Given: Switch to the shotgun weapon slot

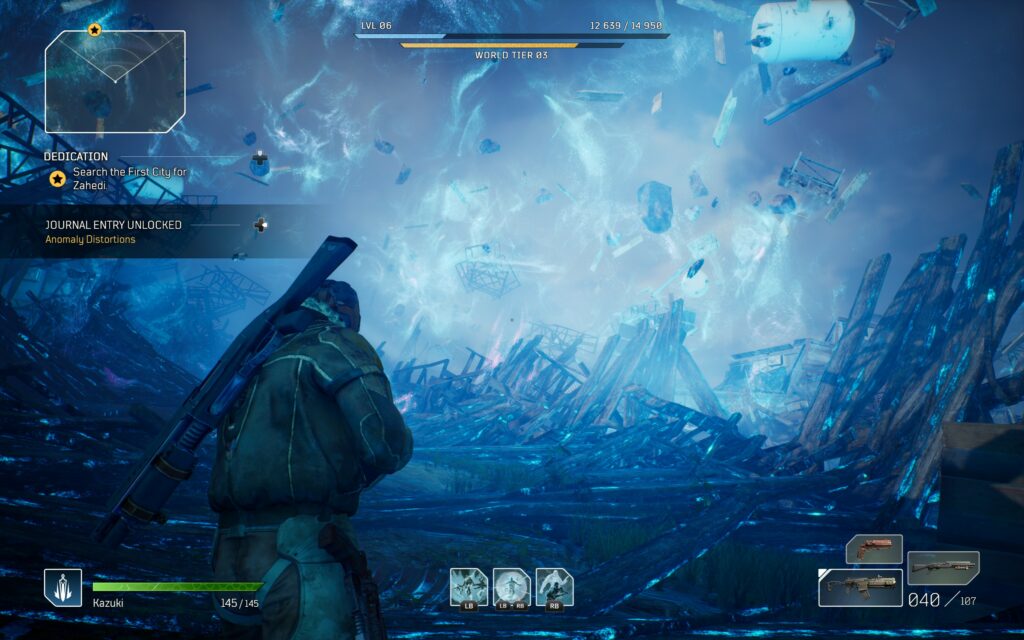Looking at the screenshot, I should (943, 567).
